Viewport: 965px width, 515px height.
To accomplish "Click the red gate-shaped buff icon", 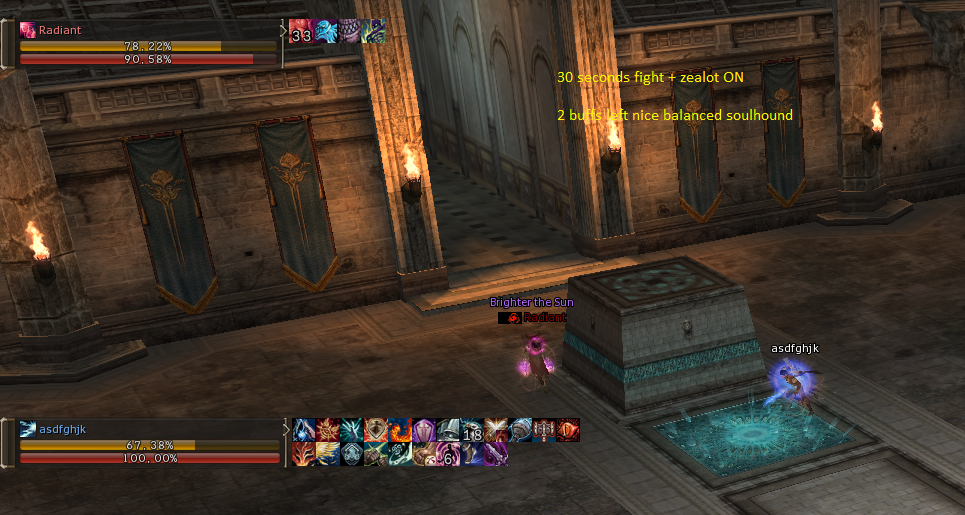I will [544, 430].
